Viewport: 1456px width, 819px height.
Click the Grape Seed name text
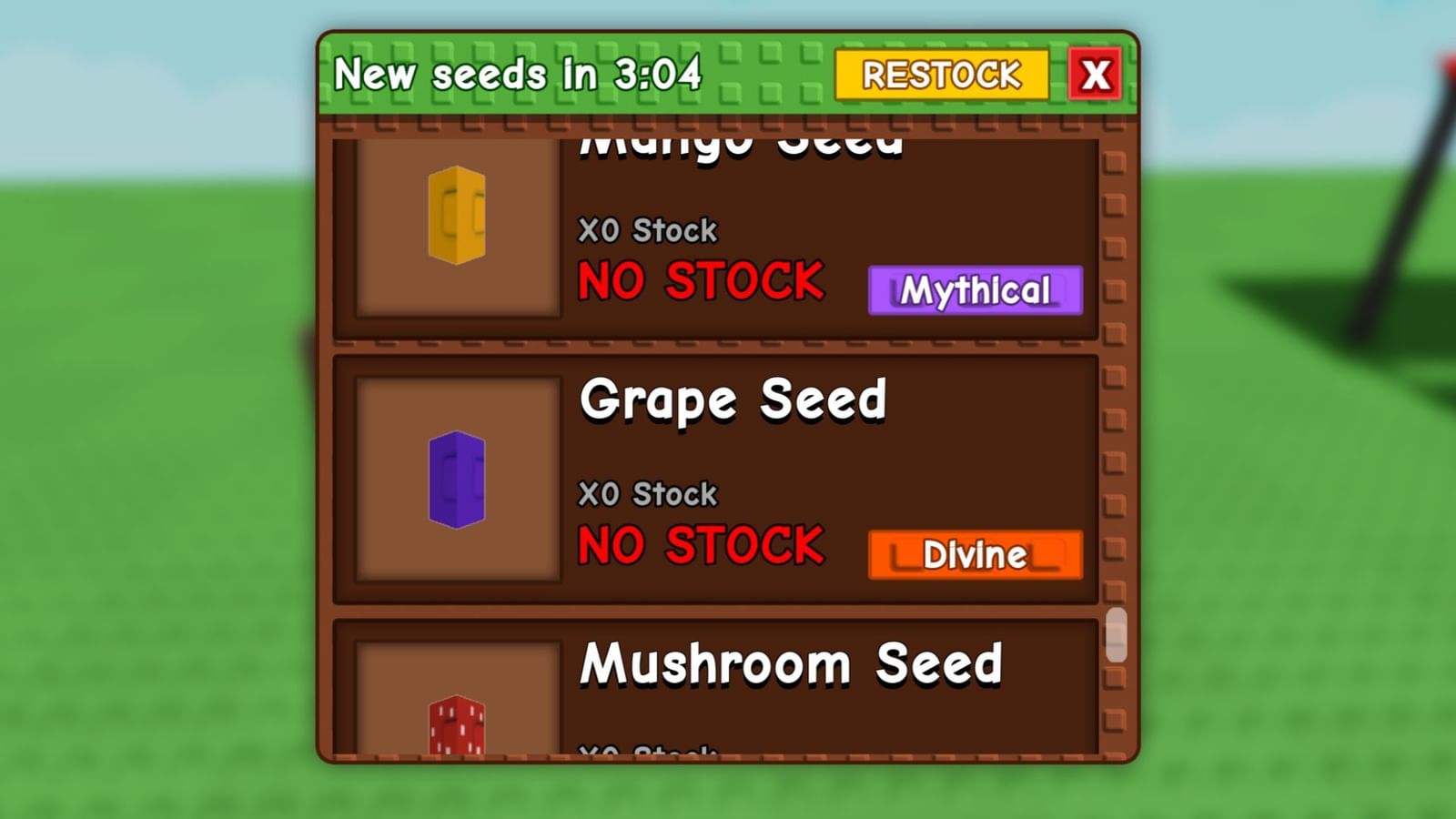pyautogui.click(x=735, y=399)
